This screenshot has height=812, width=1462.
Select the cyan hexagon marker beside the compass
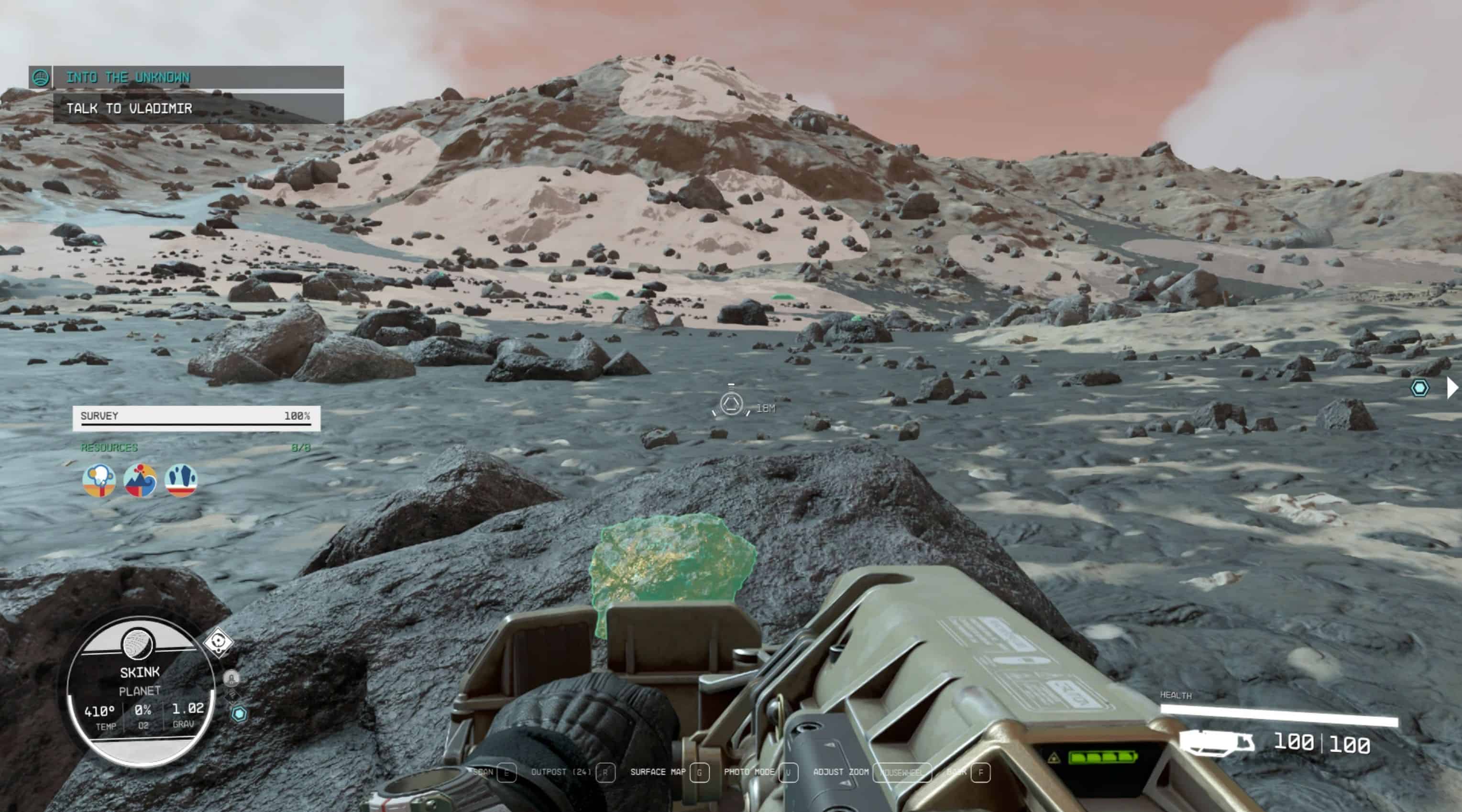click(239, 714)
